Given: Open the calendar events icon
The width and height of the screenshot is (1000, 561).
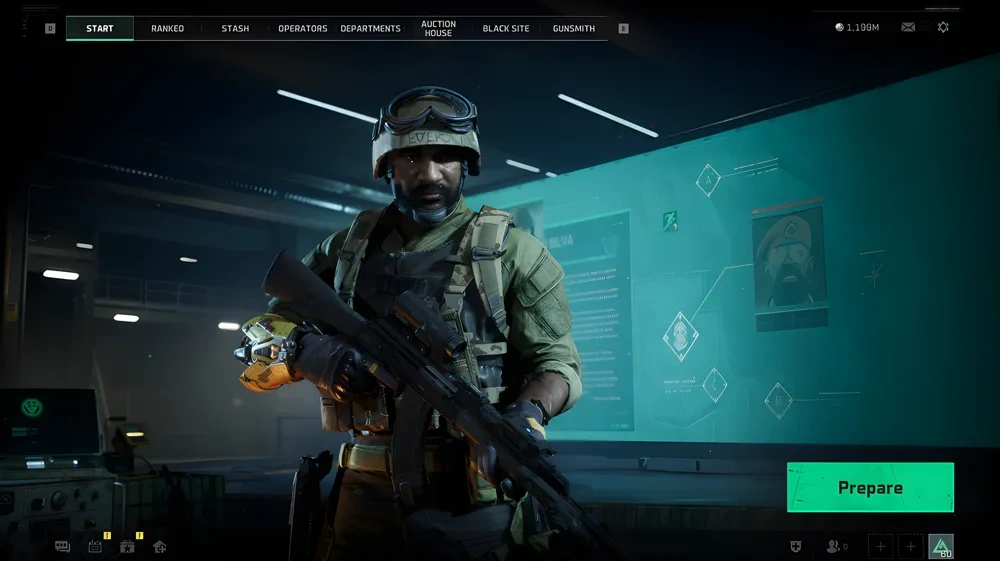Looking at the screenshot, I should click(x=95, y=547).
